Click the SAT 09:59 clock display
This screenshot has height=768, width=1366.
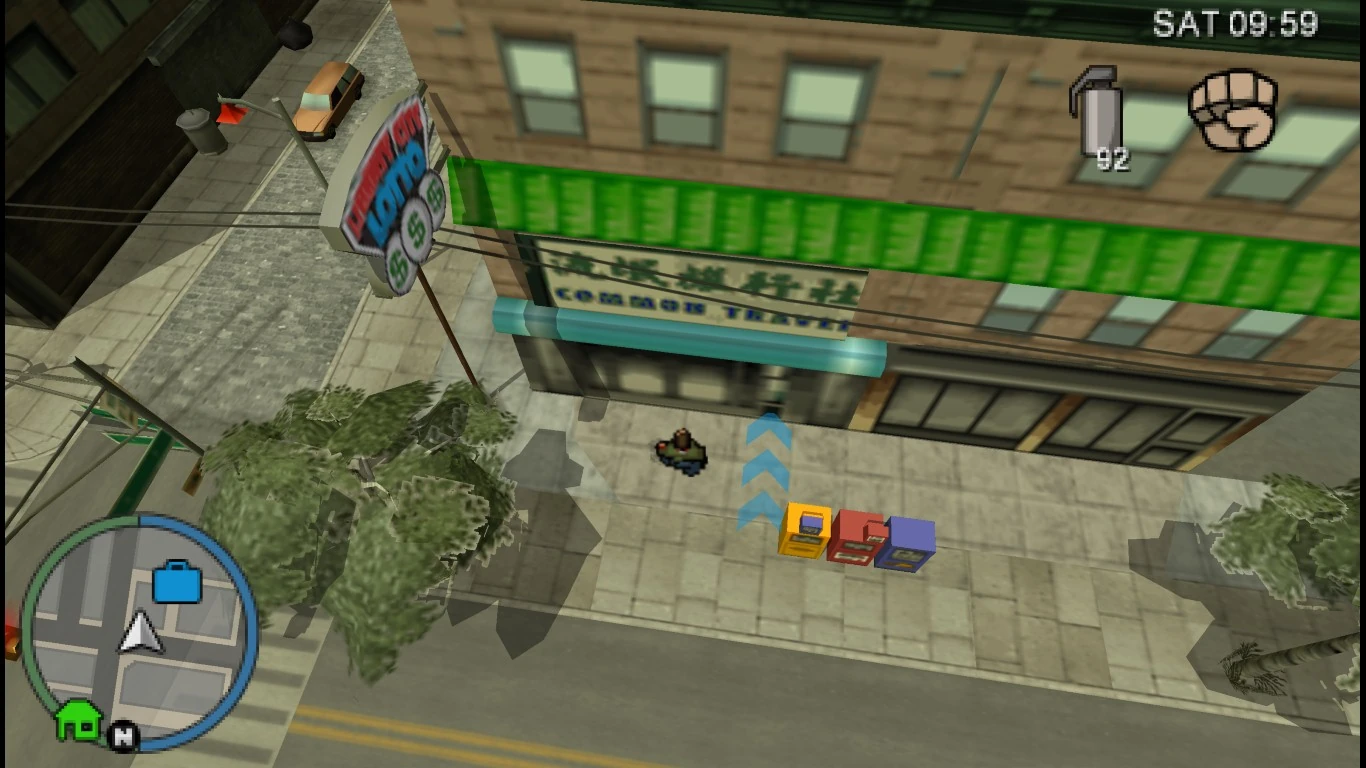click(1237, 20)
